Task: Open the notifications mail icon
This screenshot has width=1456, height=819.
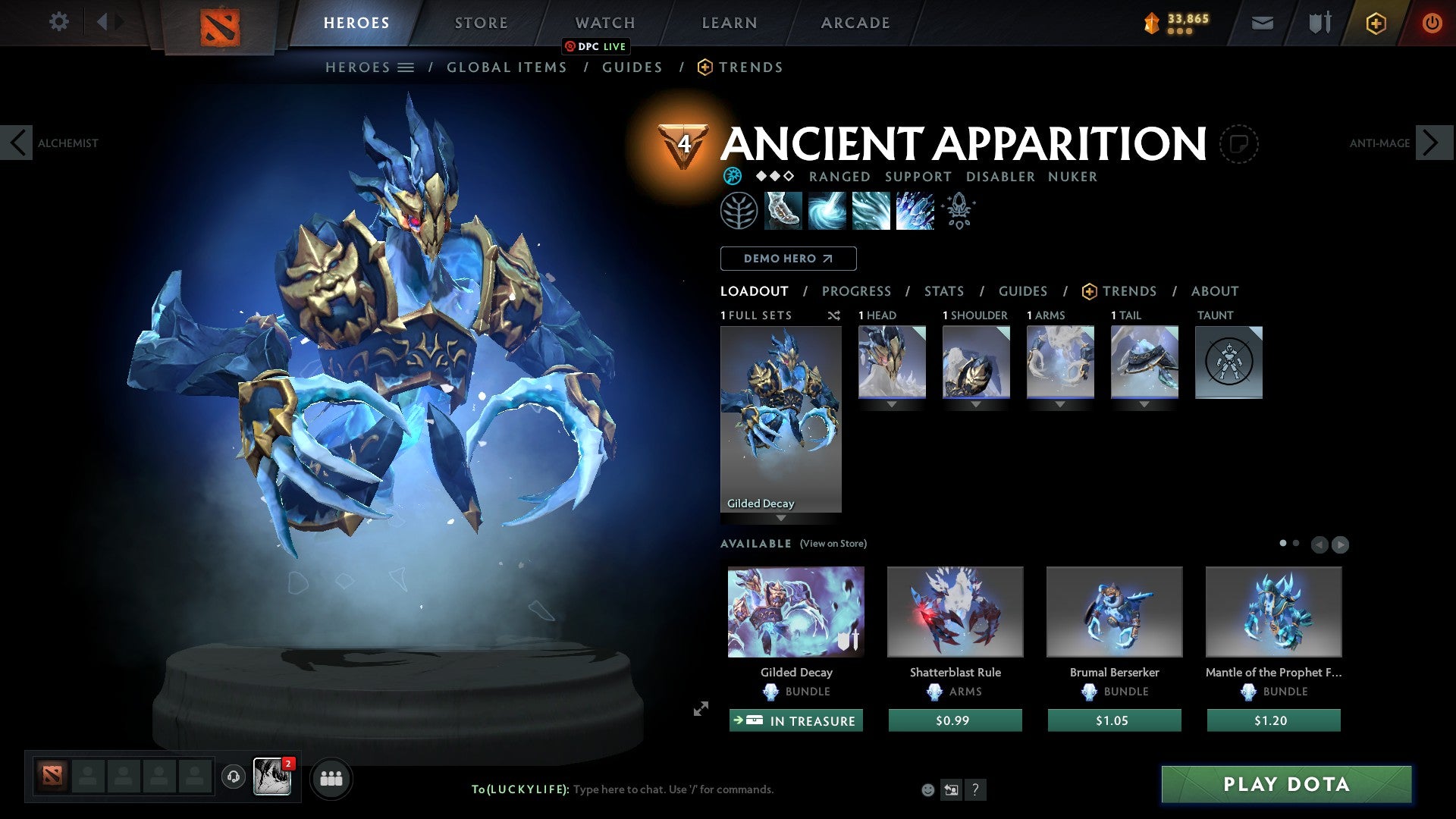Action: (x=1262, y=22)
